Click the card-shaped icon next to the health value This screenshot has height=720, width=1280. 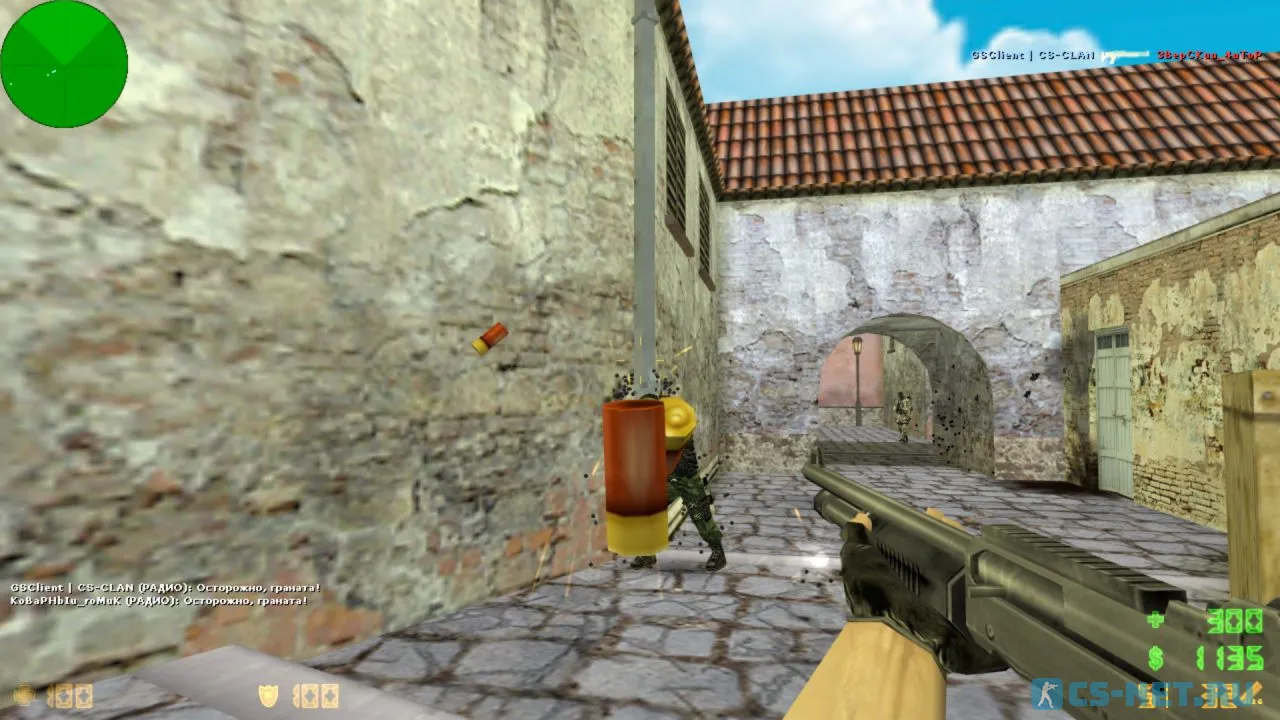click(x=62, y=696)
